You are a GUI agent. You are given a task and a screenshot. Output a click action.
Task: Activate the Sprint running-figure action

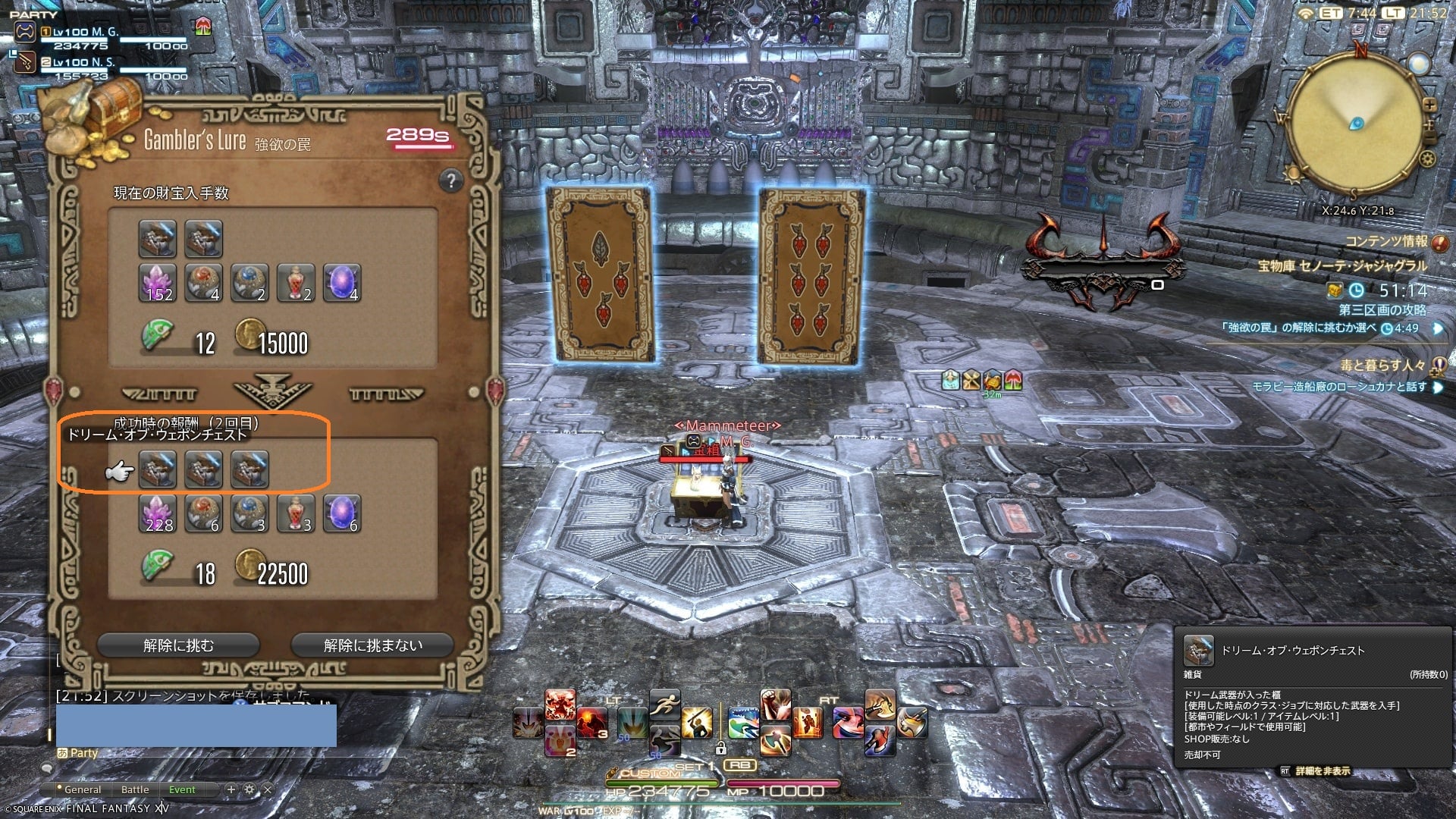pos(664,703)
